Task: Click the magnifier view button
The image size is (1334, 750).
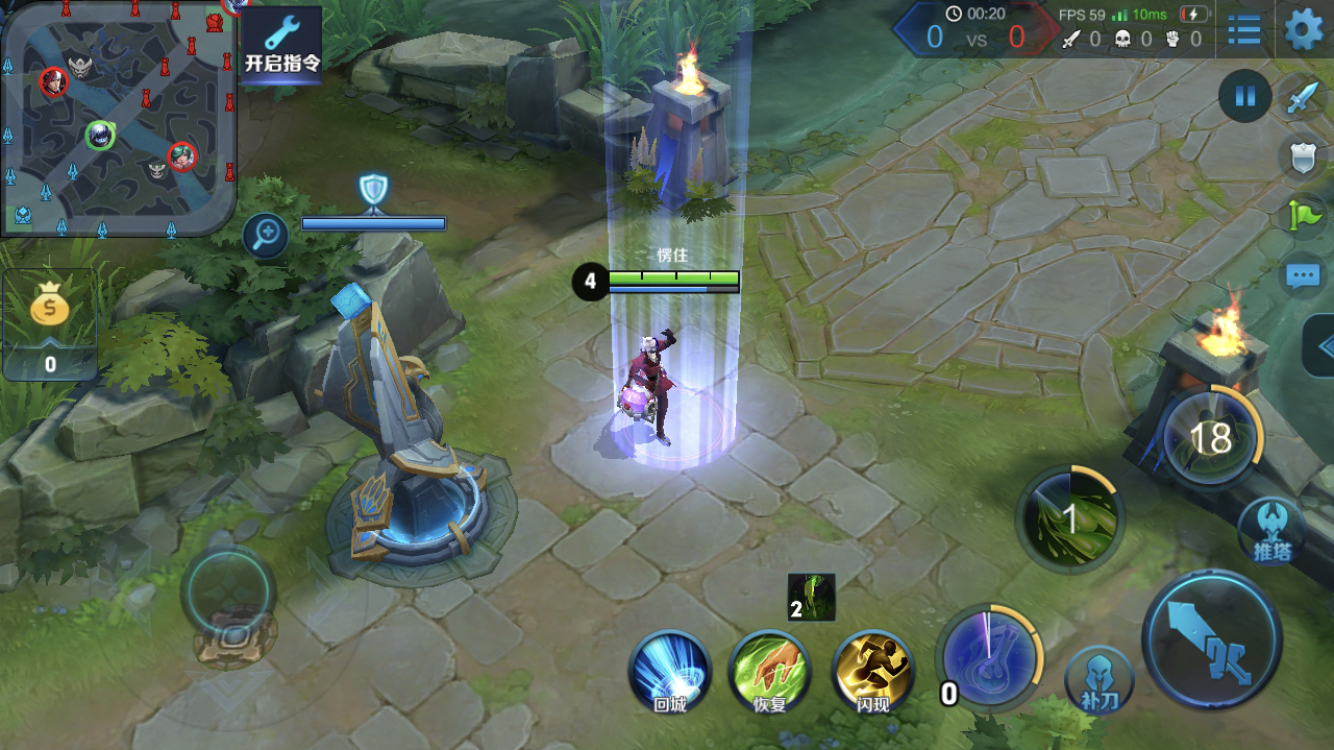Action: click(x=266, y=236)
